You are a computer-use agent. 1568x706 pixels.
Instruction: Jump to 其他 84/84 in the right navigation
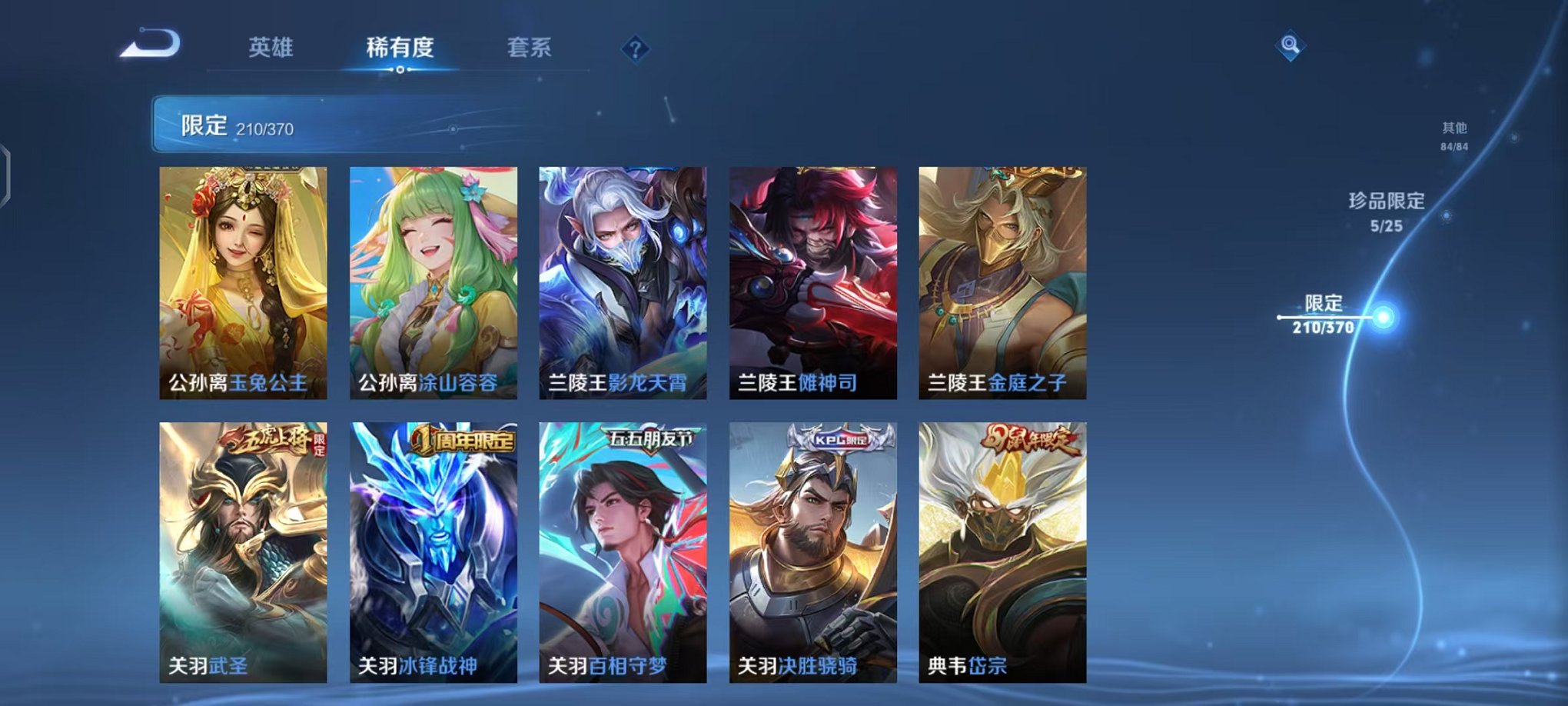(1453, 135)
